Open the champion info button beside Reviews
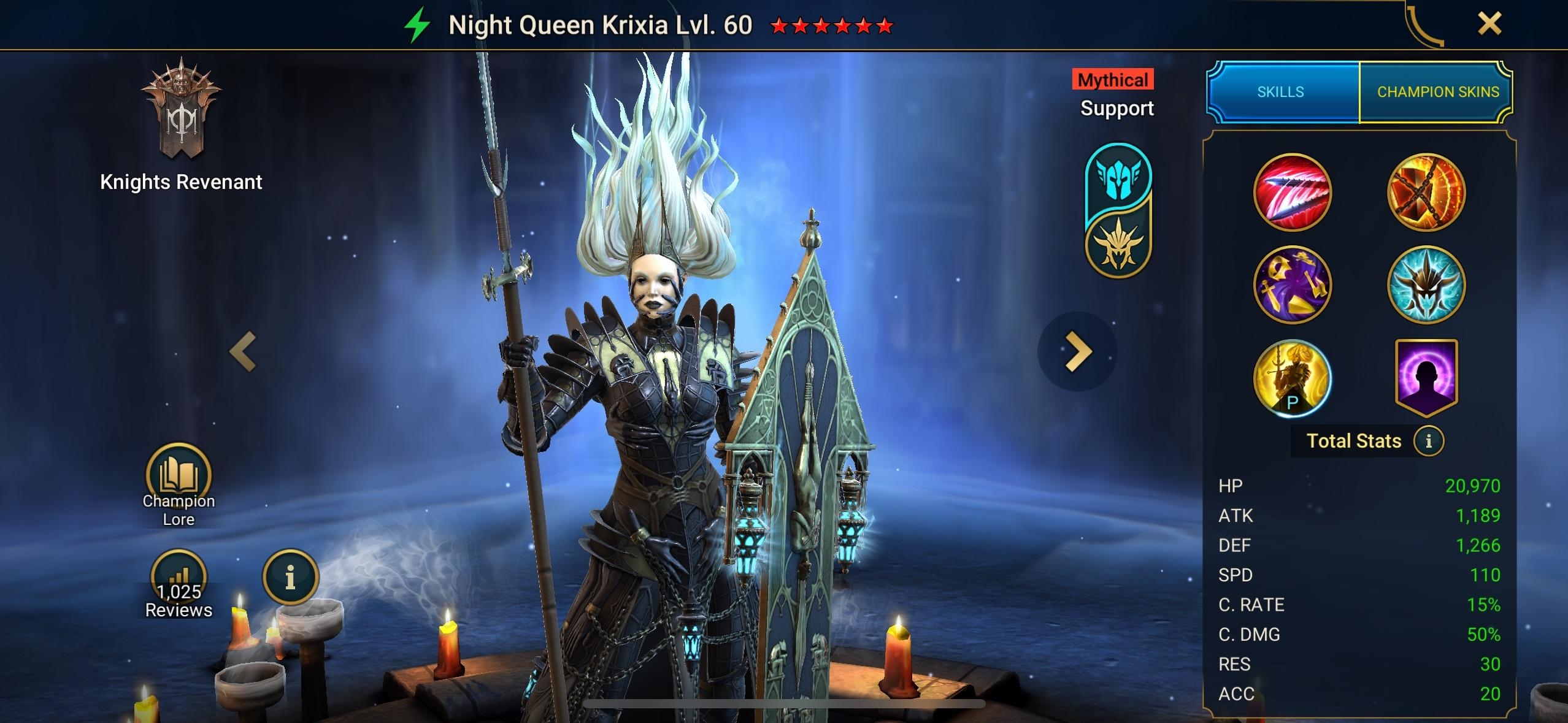 pos(290,577)
